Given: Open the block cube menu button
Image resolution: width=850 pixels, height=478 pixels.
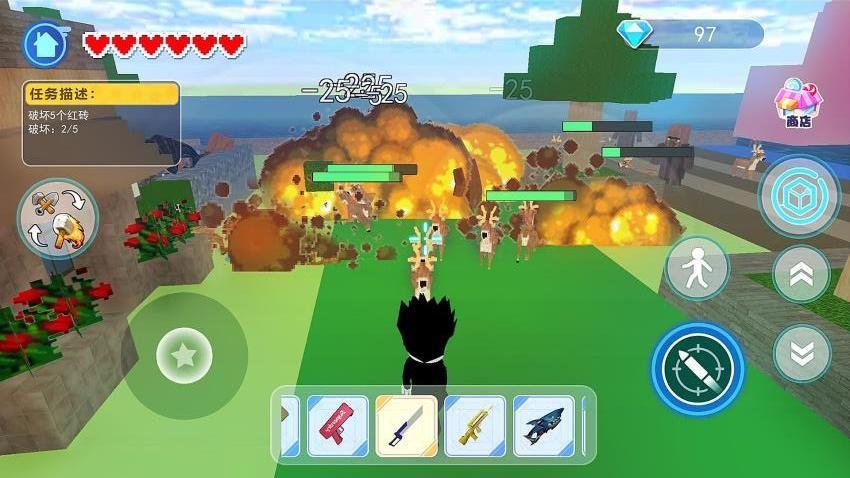Looking at the screenshot, I should pyautogui.click(x=798, y=195).
